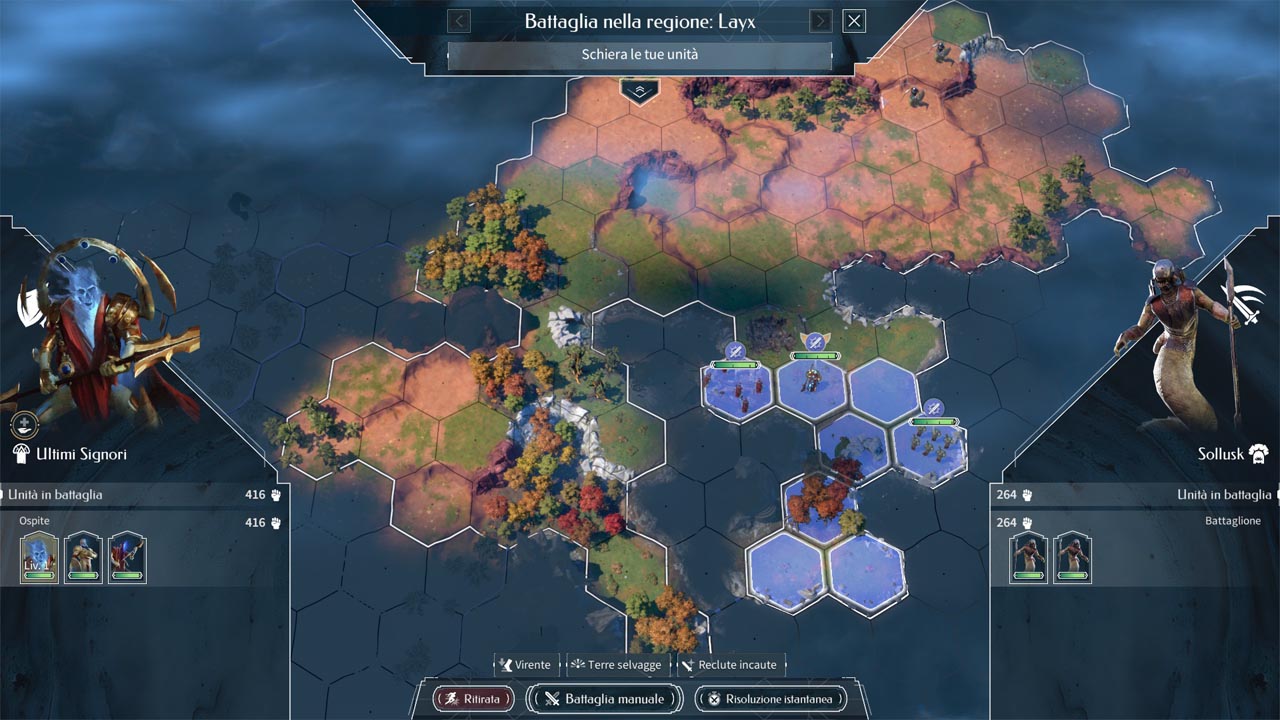This screenshot has width=1280, height=720.
Task: Go to the next battle with the right arrow
Action: [x=820, y=21]
